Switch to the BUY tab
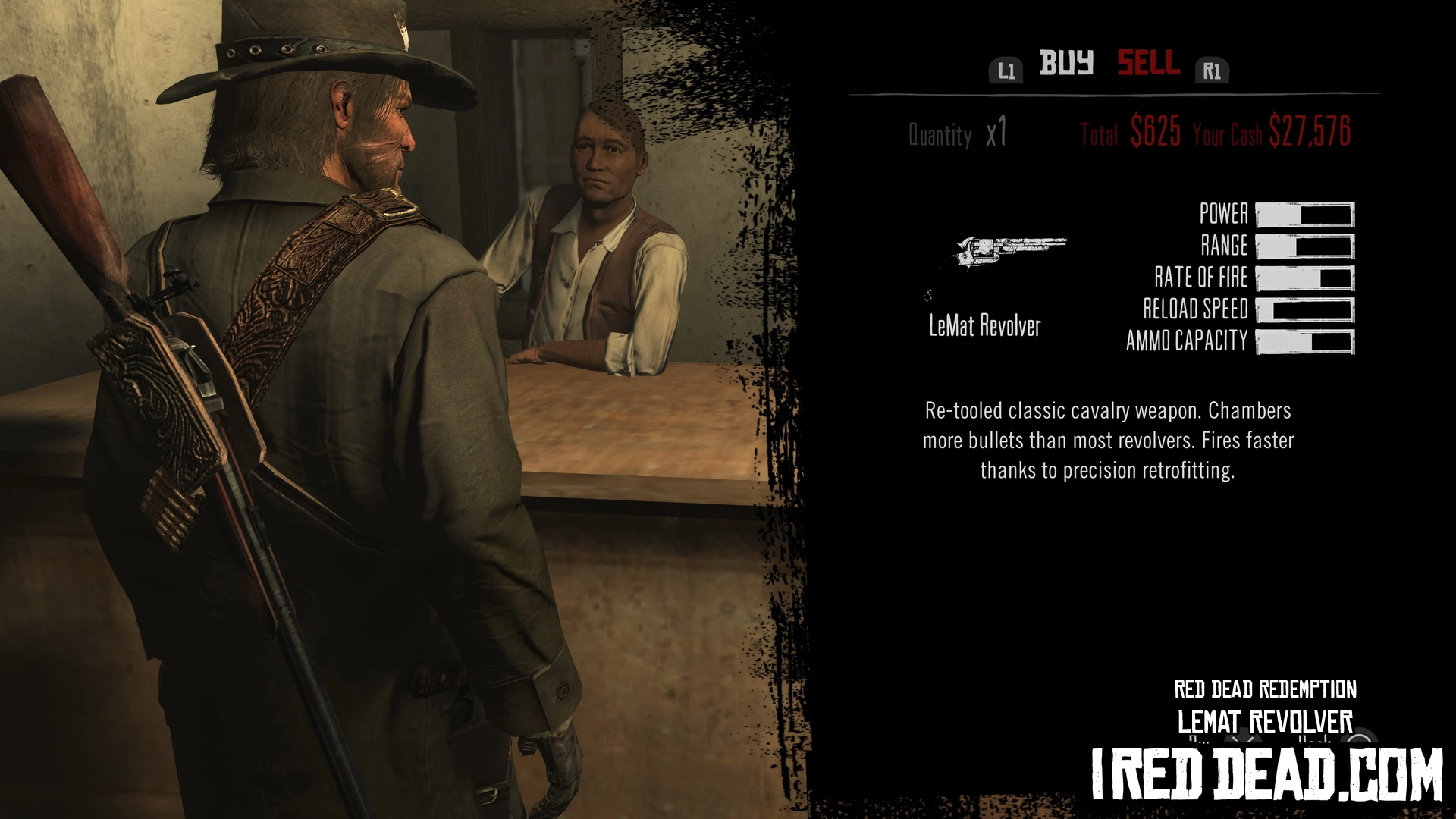 pos(1066,63)
